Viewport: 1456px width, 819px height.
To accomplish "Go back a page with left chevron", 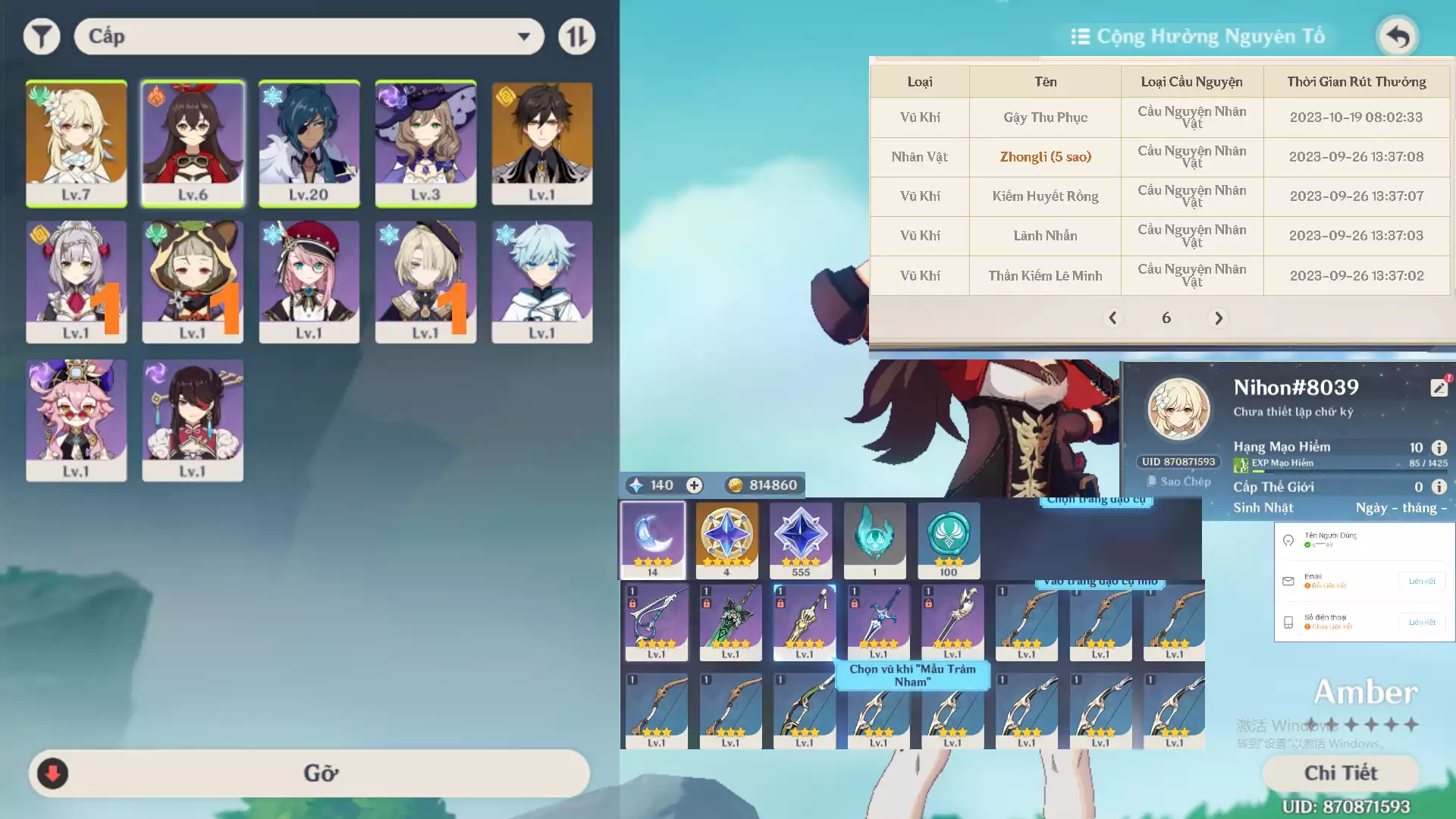I will [1113, 318].
